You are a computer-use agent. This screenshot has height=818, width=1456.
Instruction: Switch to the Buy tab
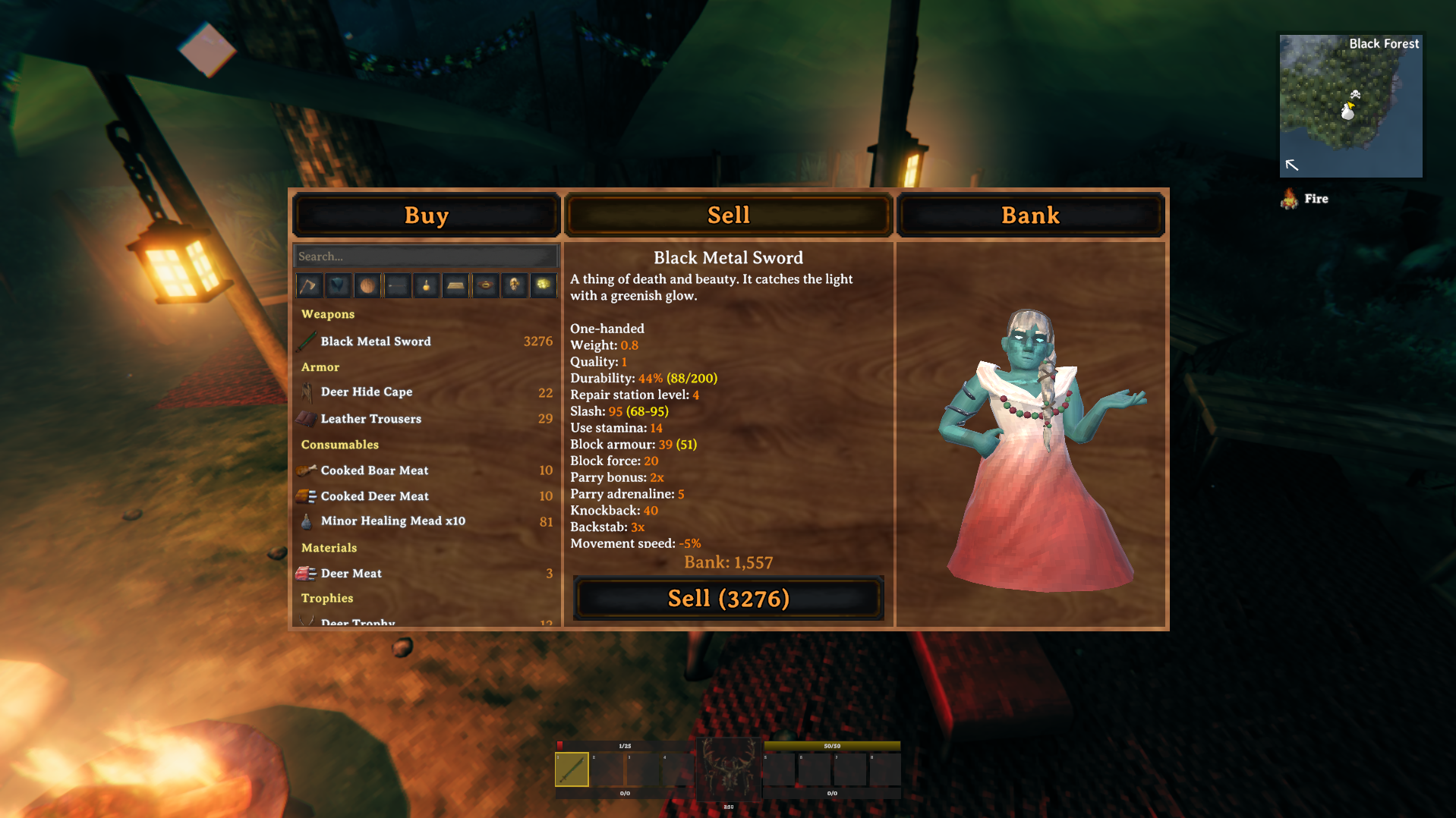(x=426, y=216)
